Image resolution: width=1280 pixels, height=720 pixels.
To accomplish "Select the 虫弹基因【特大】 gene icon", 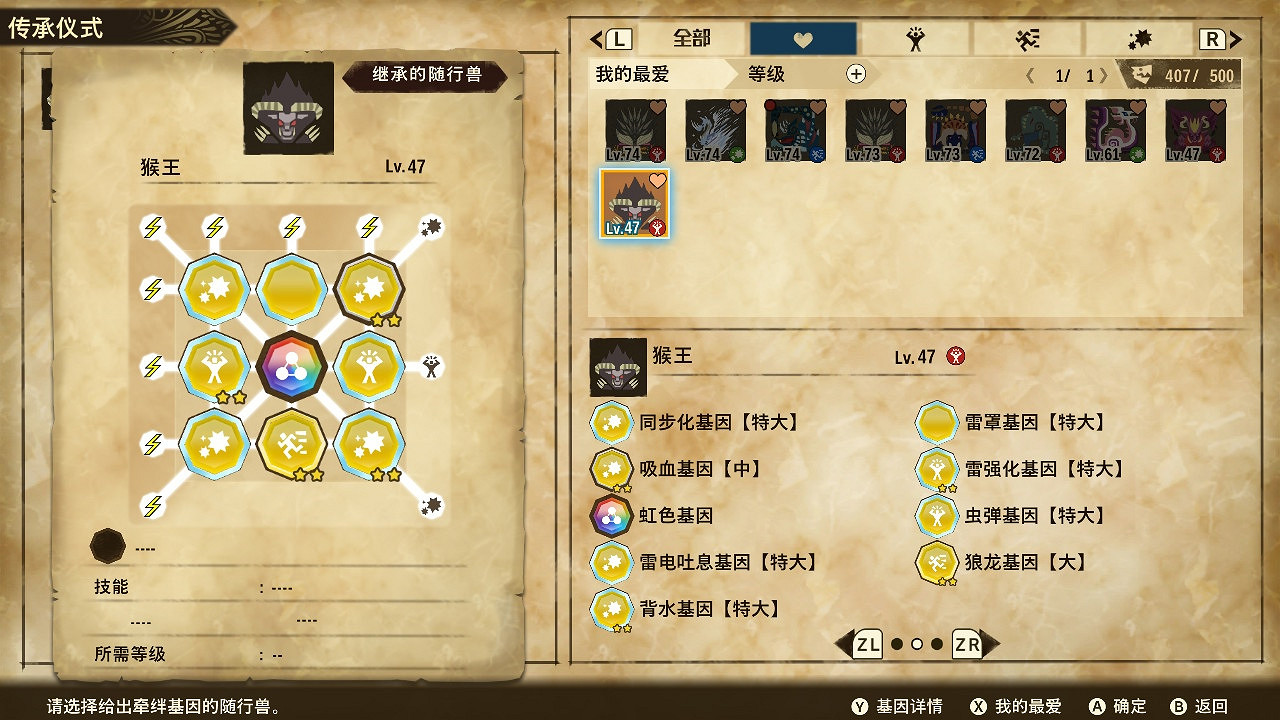I will pos(937,516).
